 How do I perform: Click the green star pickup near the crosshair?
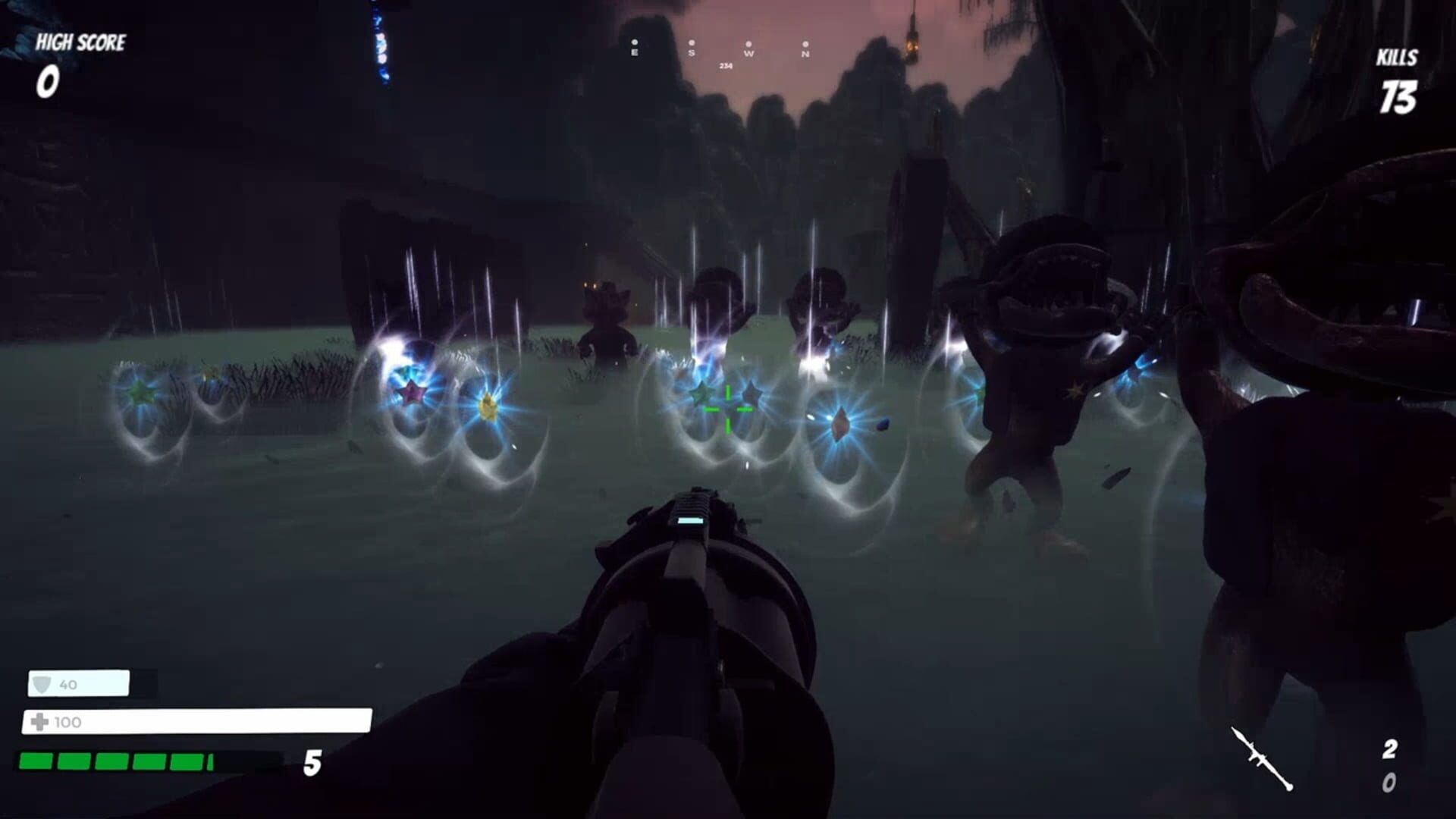[x=703, y=394]
